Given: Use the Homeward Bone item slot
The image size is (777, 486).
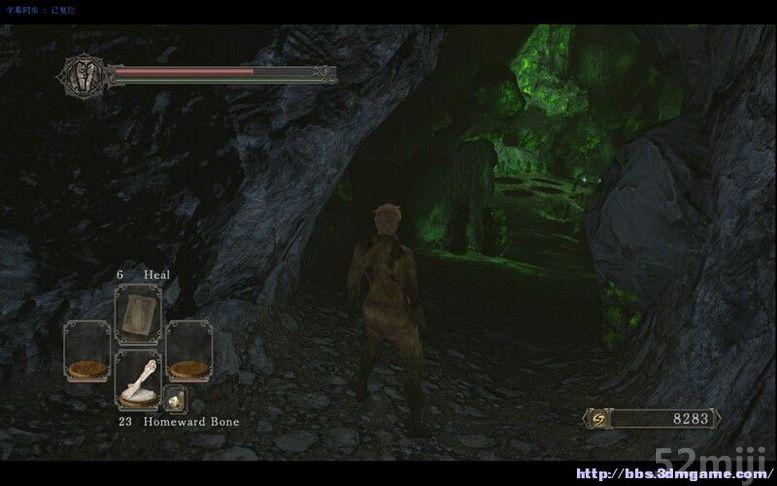Looking at the screenshot, I should click(138, 380).
